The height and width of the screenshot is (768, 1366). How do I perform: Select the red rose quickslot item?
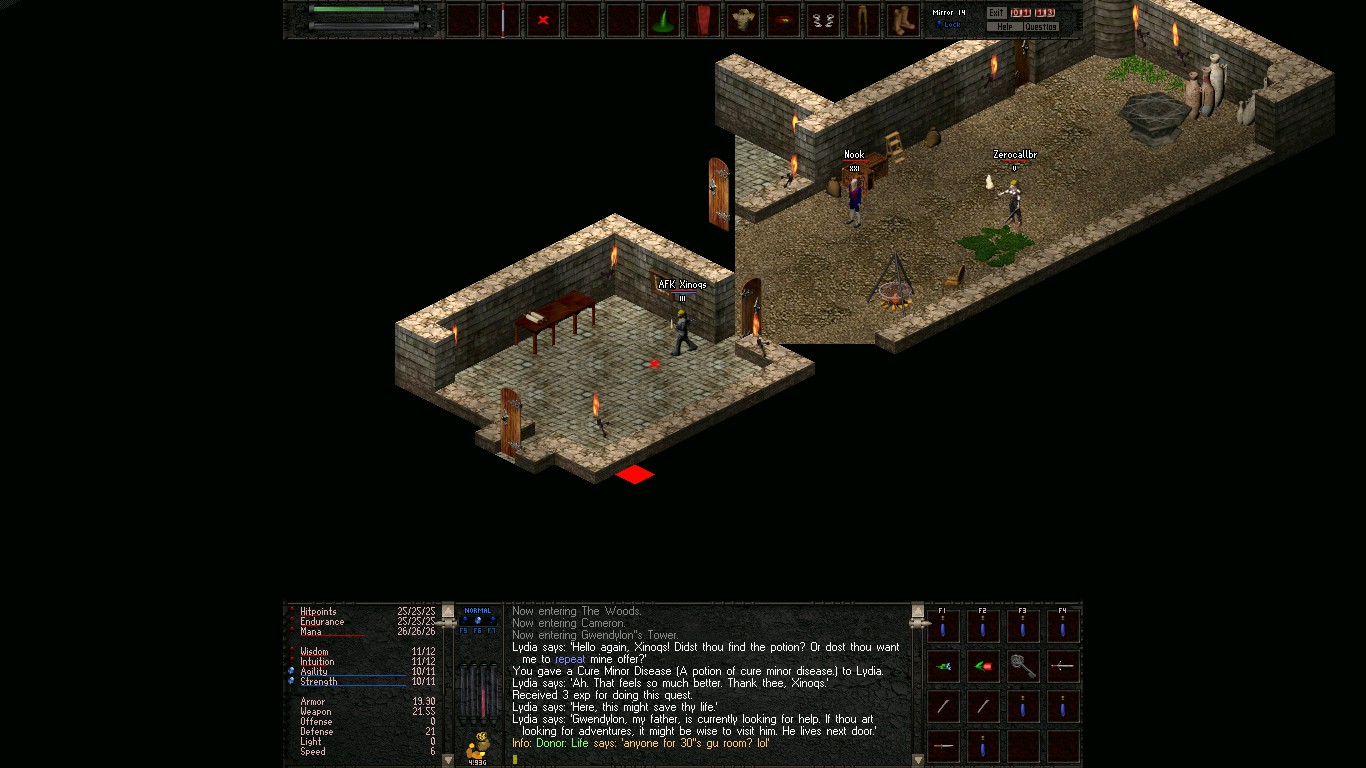tap(982, 666)
